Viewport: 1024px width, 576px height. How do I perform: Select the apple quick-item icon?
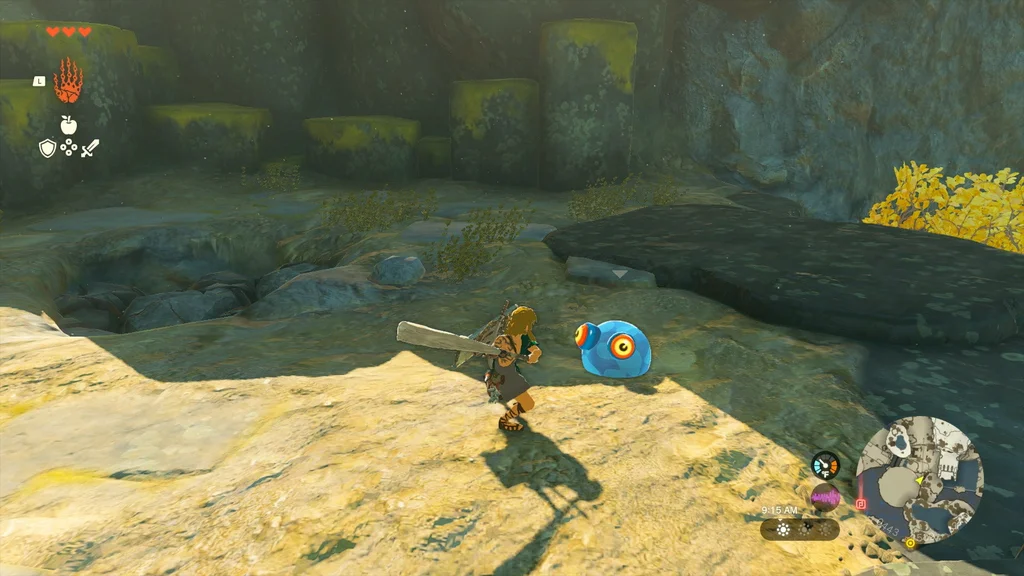tap(68, 125)
